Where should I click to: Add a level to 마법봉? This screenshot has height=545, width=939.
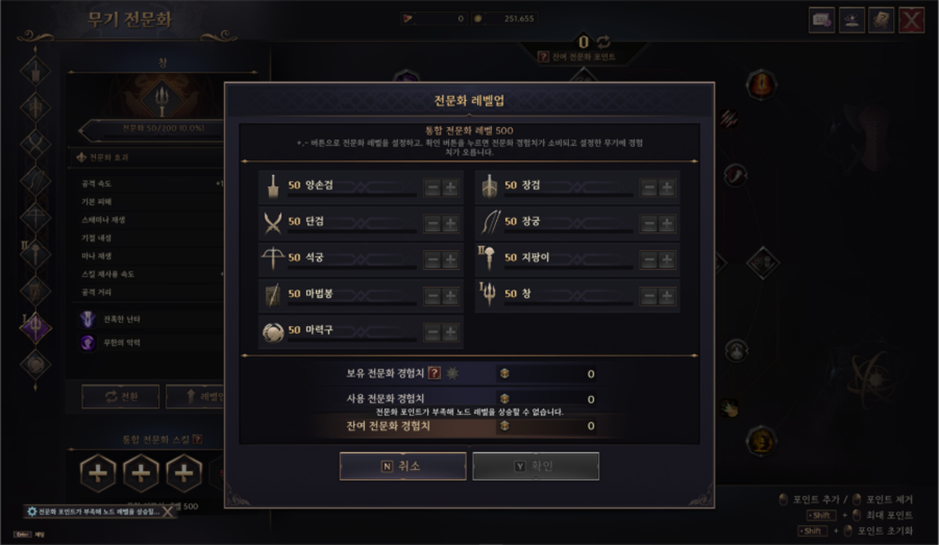point(450,295)
